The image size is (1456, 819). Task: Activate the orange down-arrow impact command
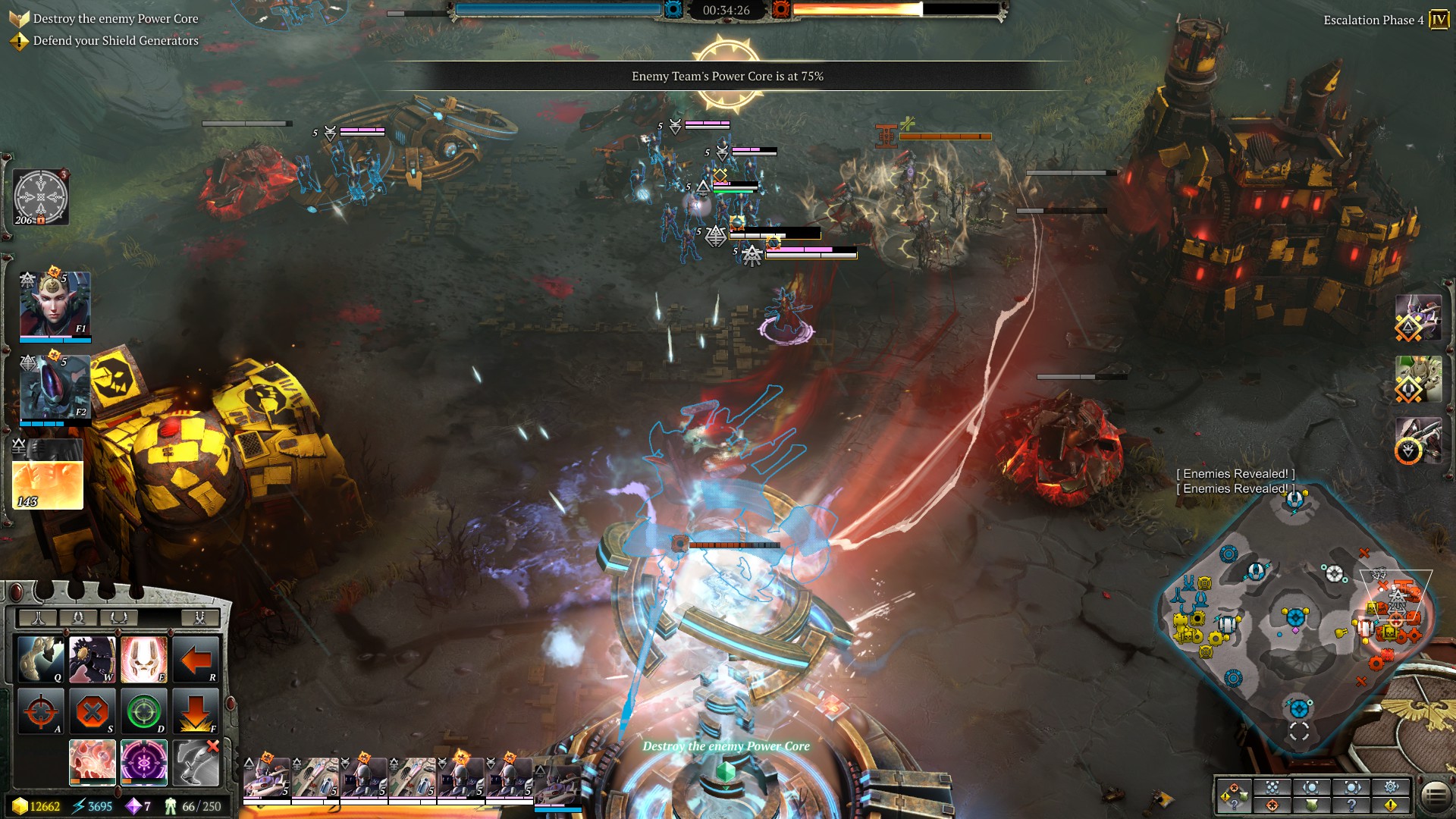coord(195,711)
